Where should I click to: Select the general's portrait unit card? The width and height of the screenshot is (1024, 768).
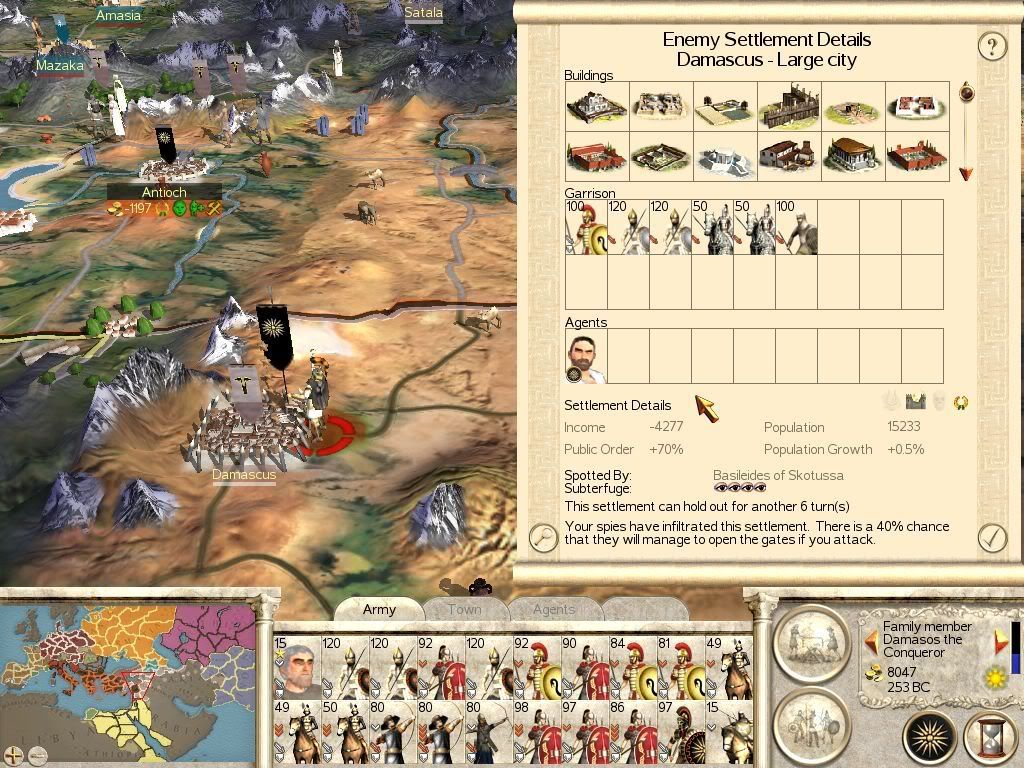[297, 667]
